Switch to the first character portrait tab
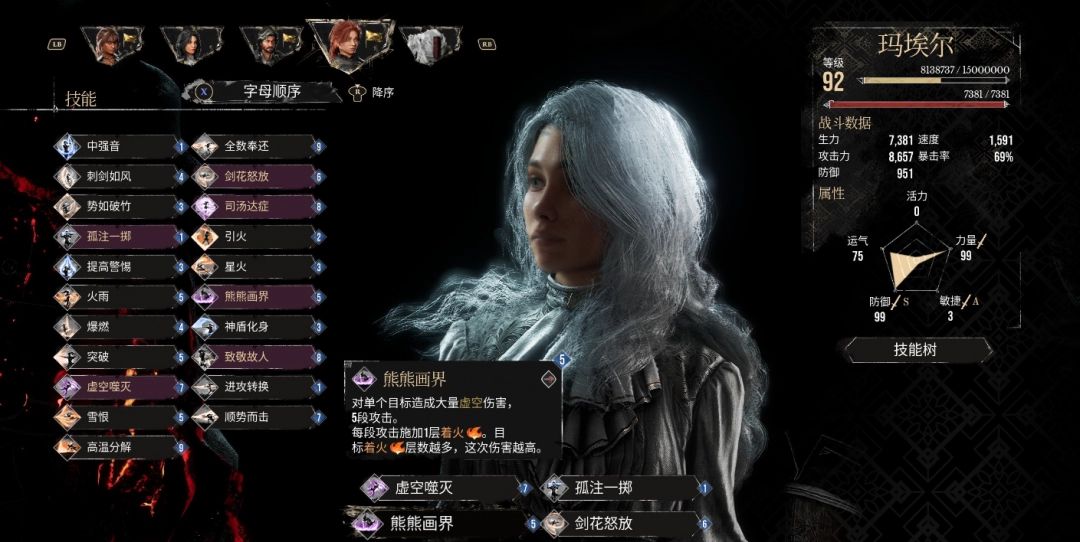This screenshot has height=542, width=1080. 112,42
